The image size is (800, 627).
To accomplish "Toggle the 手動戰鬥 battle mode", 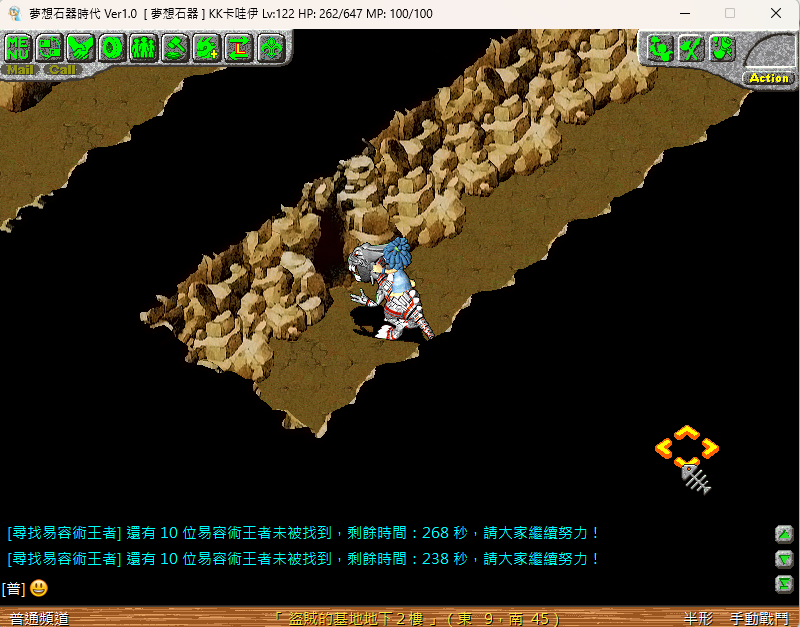I will pyautogui.click(x=759, y=619).
